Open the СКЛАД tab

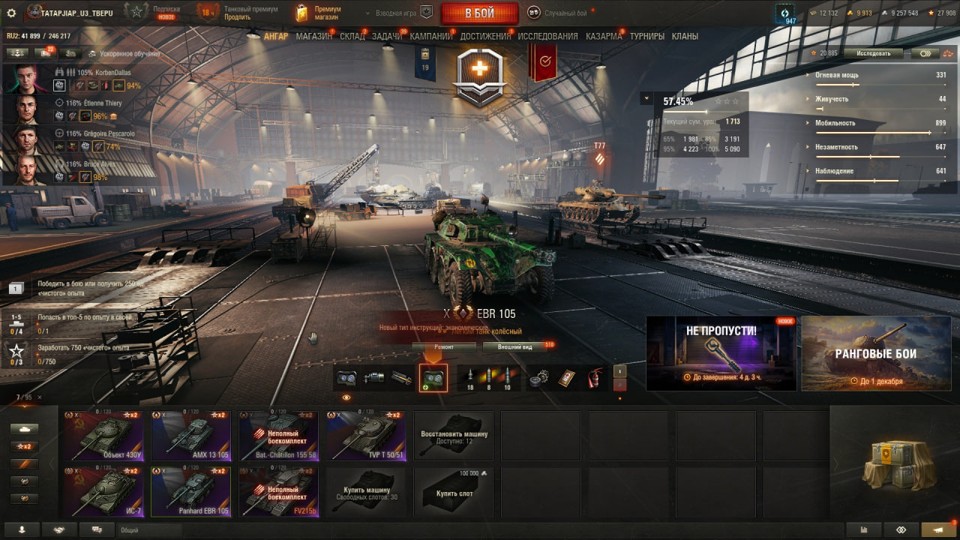pyautogui.click(x=352, y=36)
